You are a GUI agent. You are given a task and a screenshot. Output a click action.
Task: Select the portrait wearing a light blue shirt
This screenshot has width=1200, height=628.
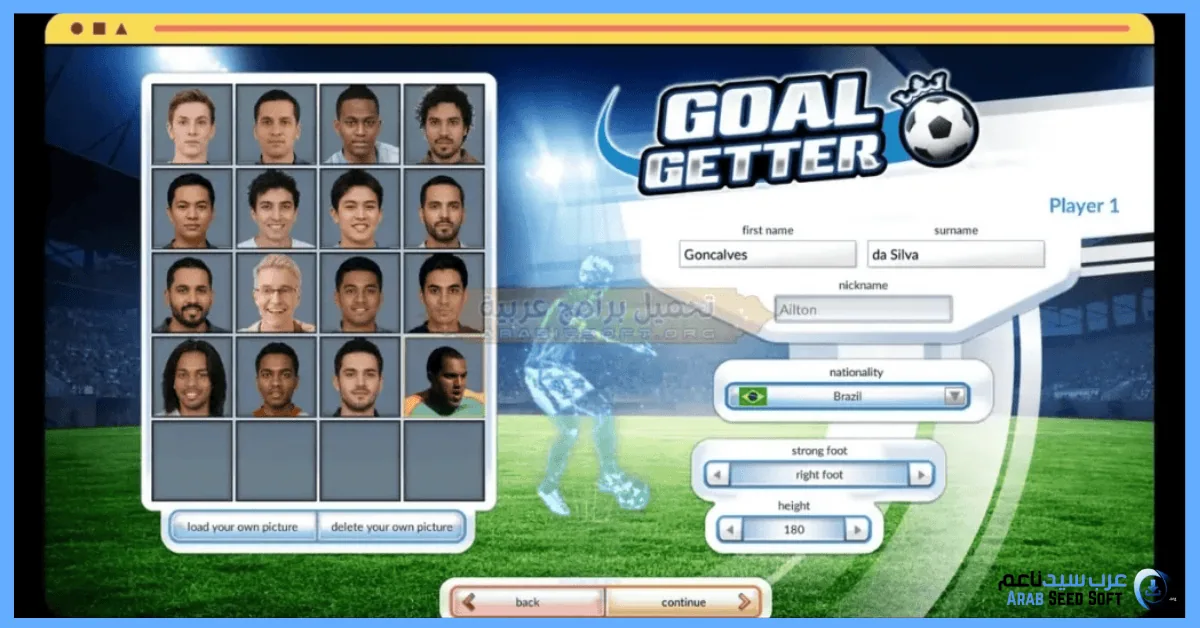[360, 124]
